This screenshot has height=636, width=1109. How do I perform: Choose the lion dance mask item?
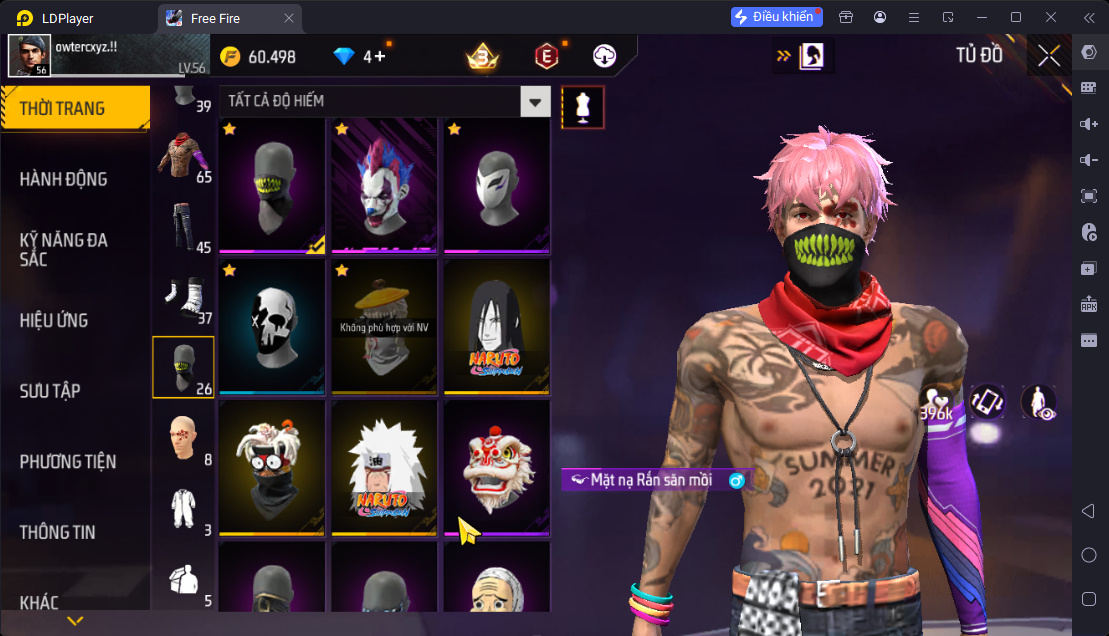tap(497, 467)
